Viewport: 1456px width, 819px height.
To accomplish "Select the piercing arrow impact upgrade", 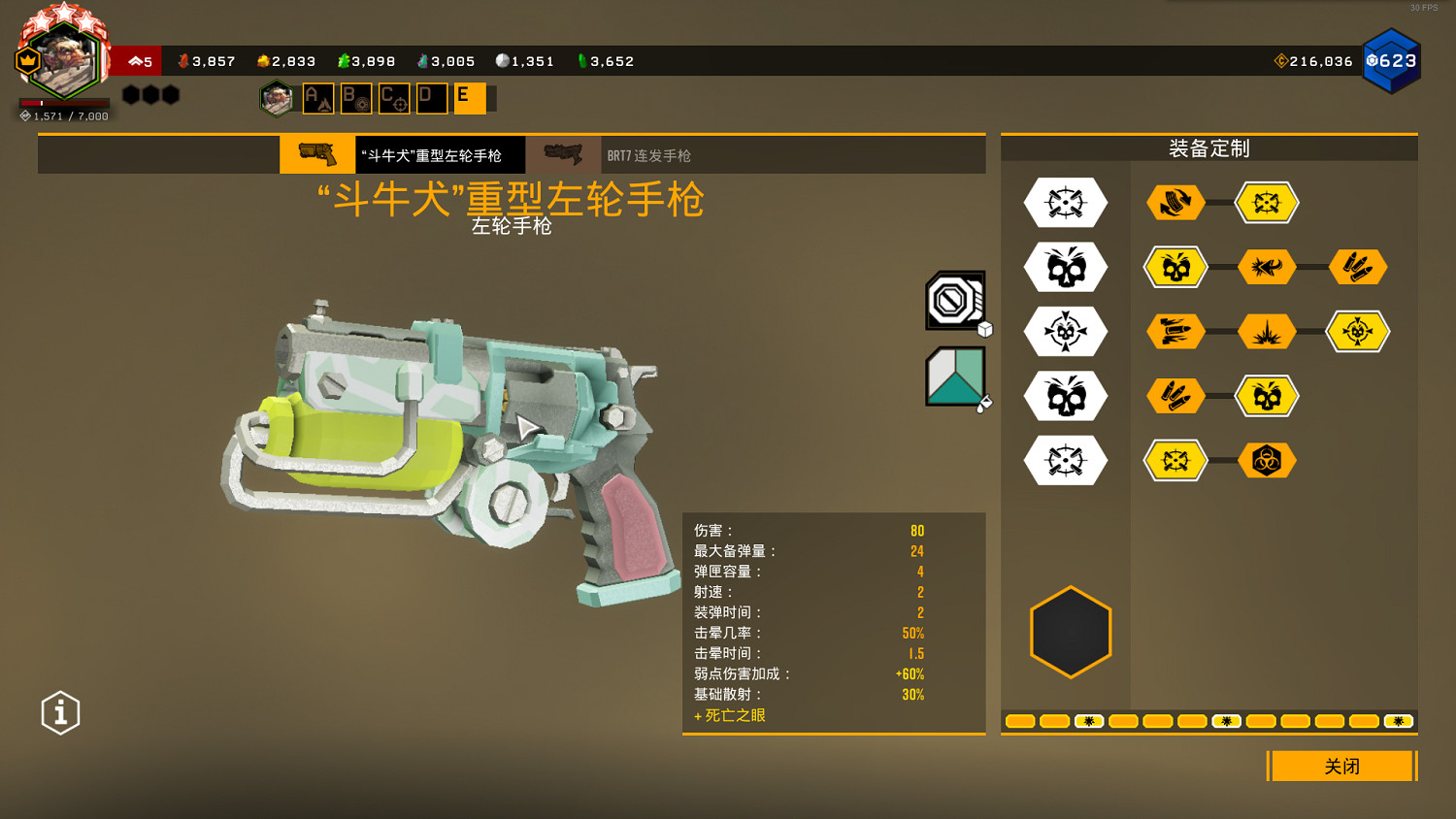I will pos(1267,267).
